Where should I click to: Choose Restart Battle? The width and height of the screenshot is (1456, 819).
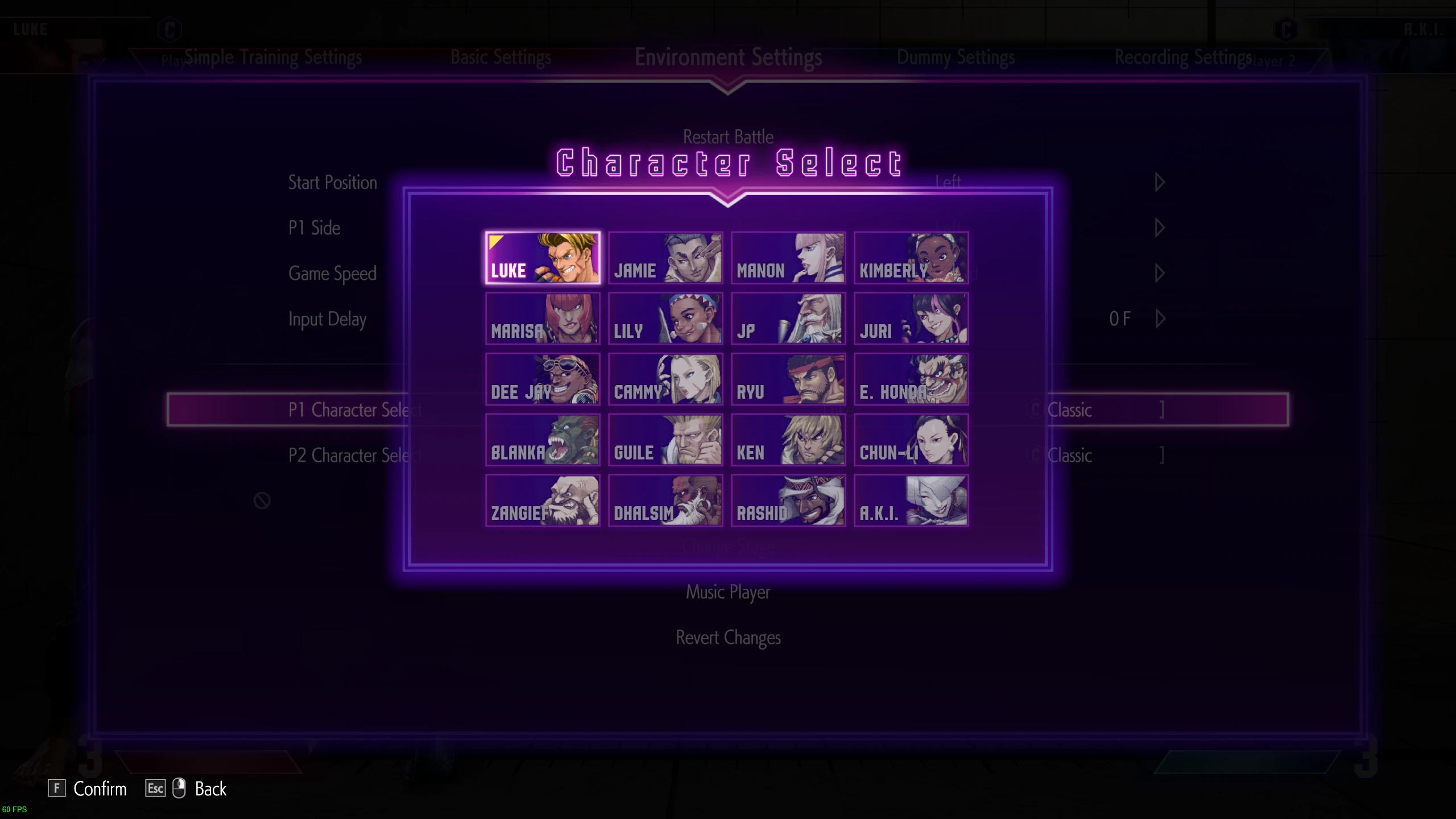[x=728, y=136]
